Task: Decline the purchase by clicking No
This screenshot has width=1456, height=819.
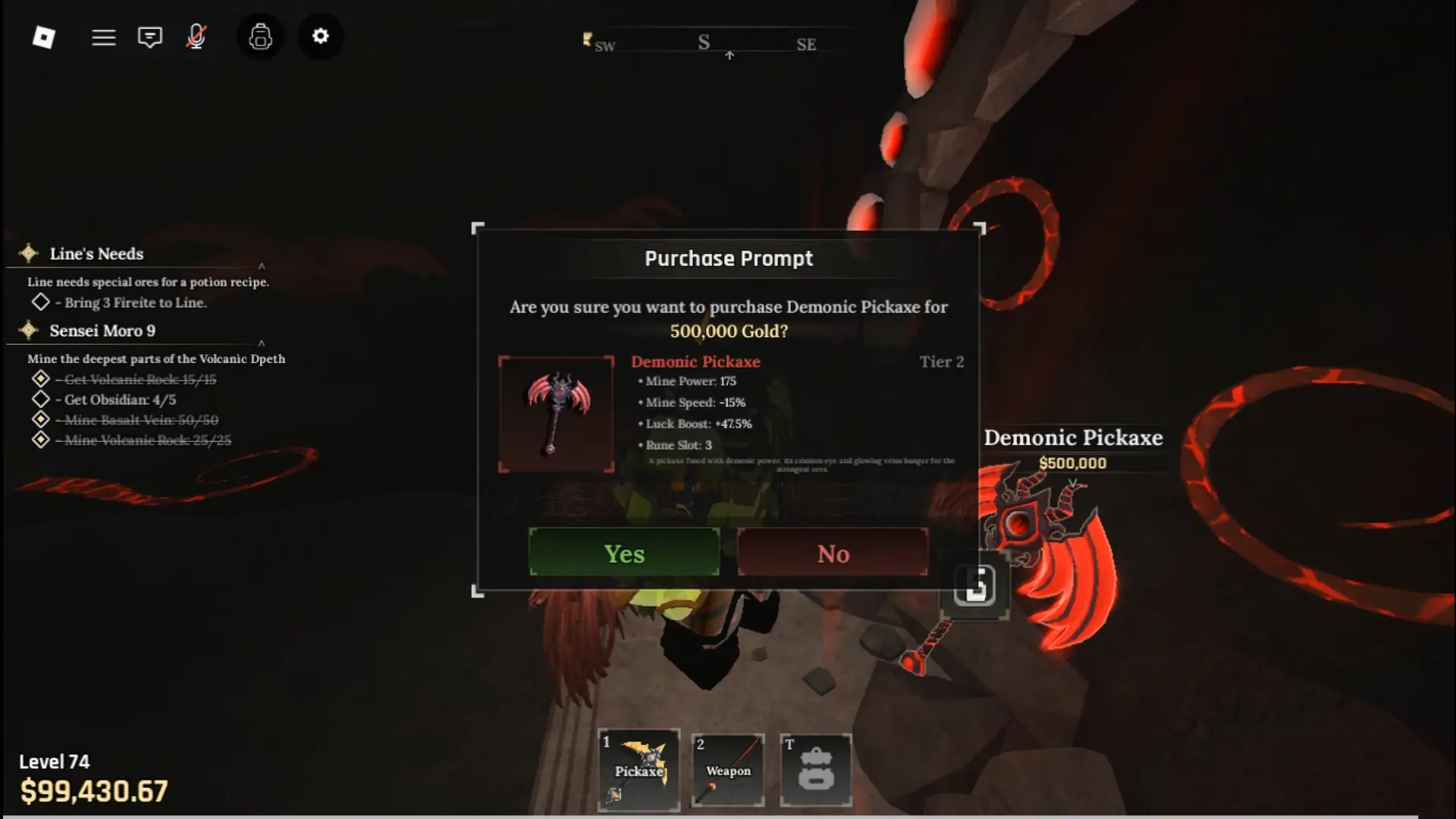Action: tap(833, 553)
